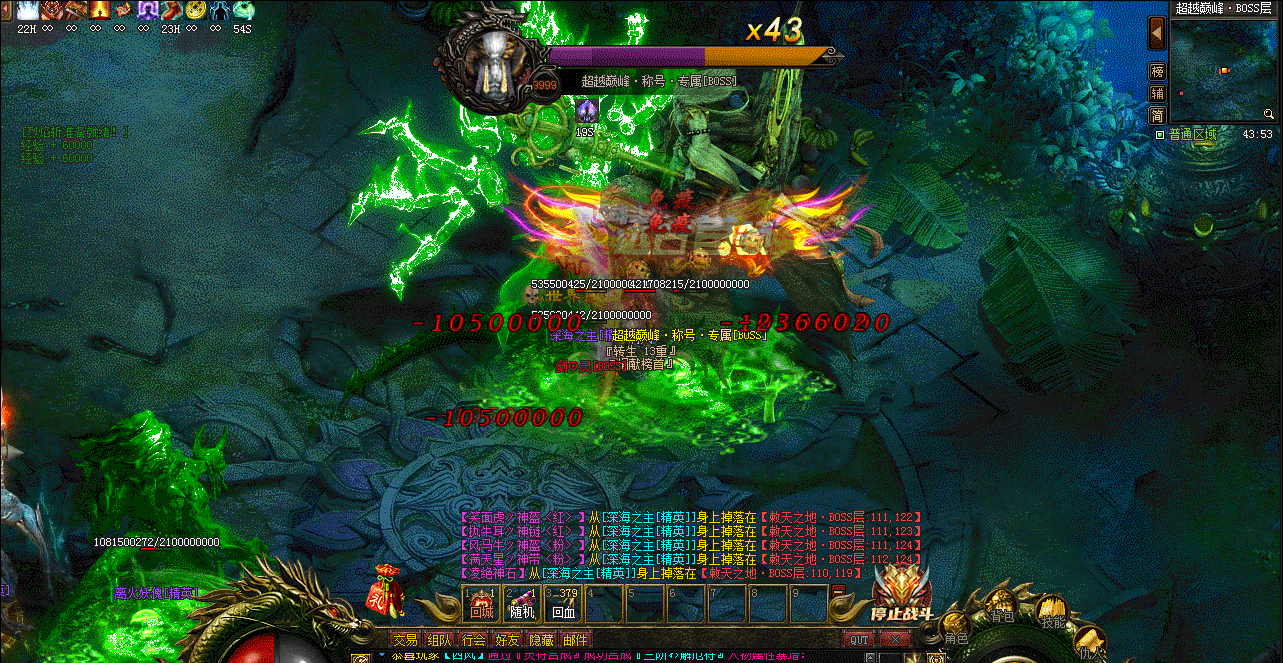Collapse the minimap with the arrow button

[1157, 33]
